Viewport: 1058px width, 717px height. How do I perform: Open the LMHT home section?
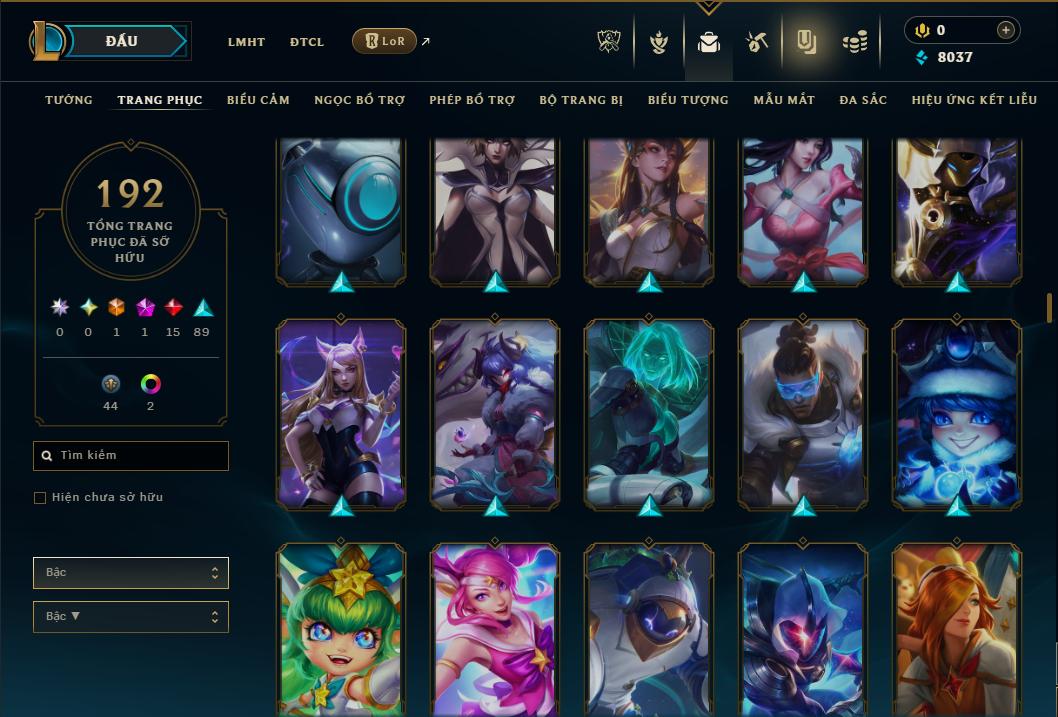click(246, 42)
